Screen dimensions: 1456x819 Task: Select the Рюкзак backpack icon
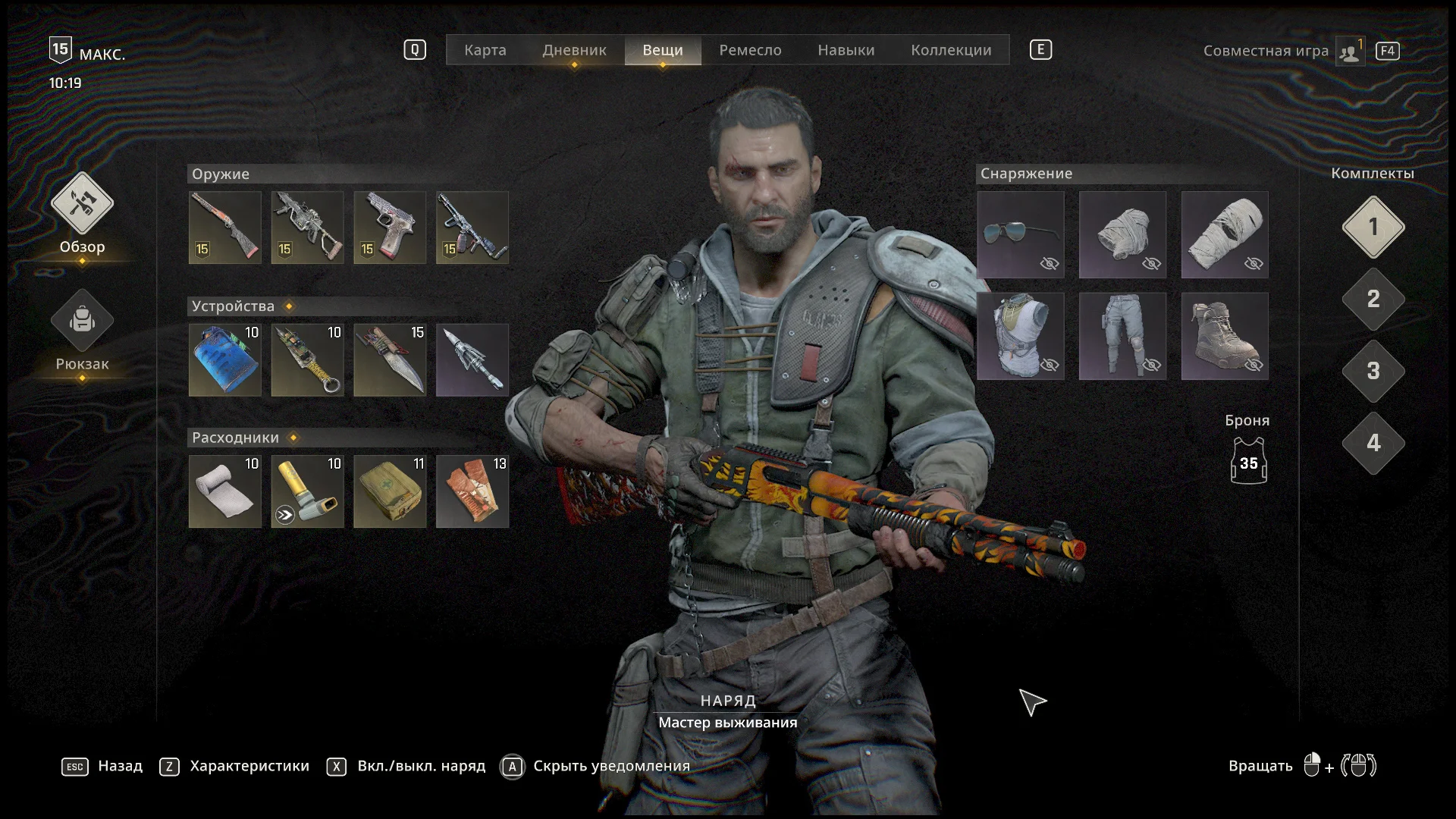coord(82,321)
